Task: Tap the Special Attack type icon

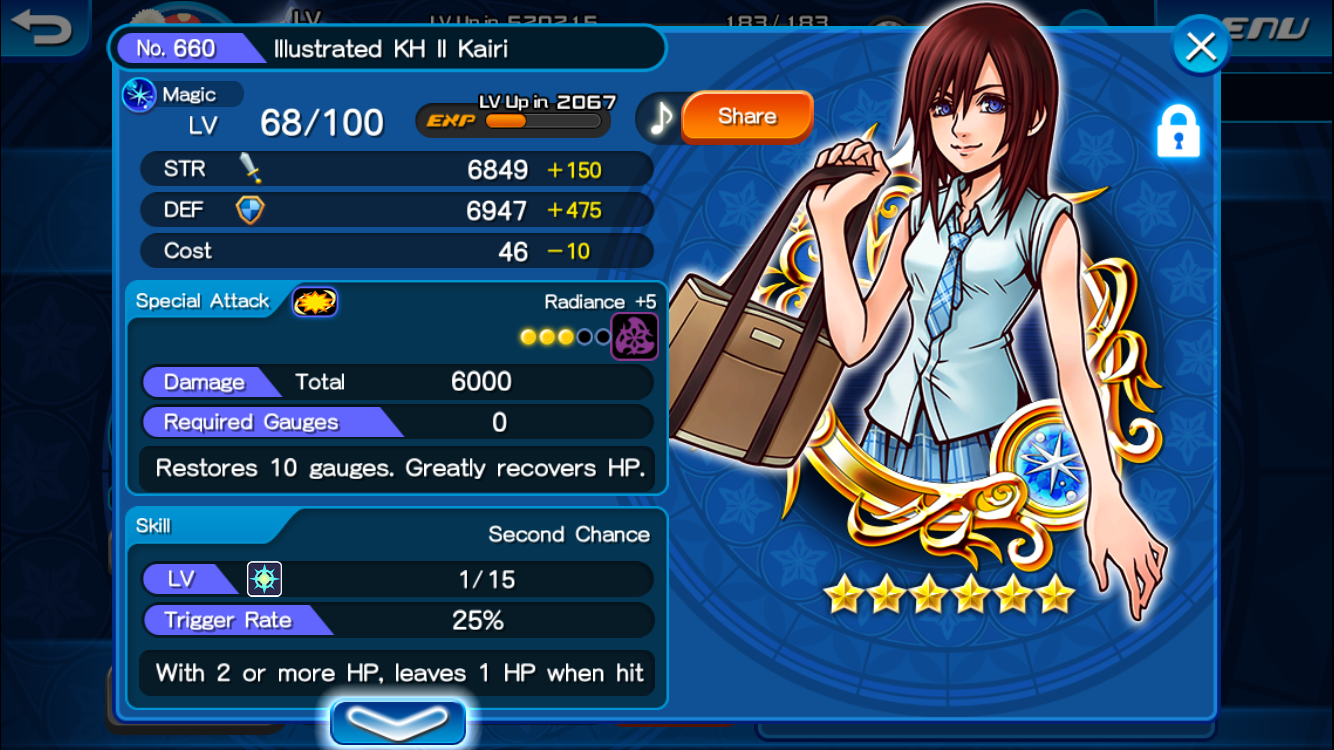Action: point(315,302)
